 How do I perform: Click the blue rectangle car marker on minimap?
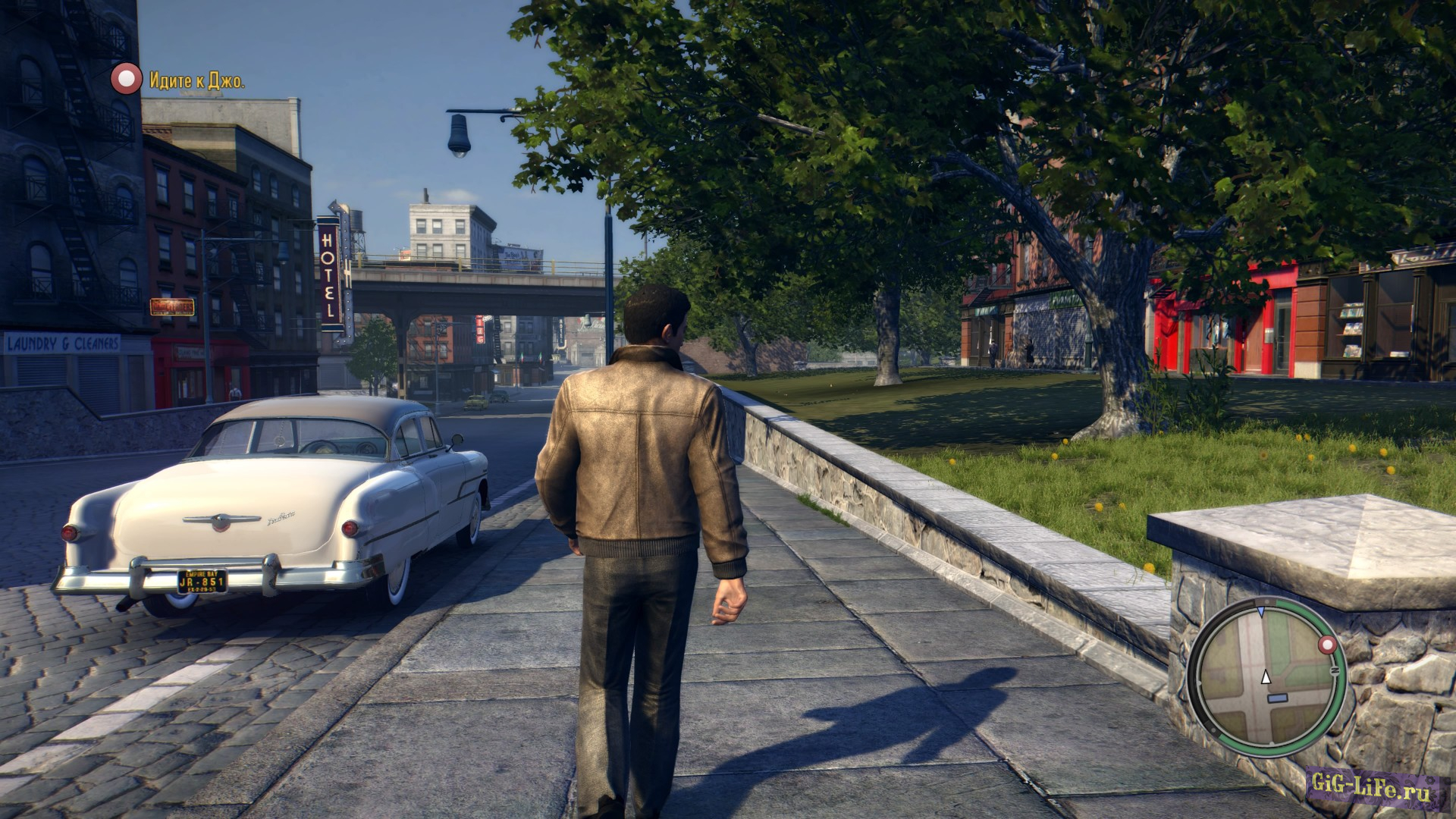(x=1278, y=698)
